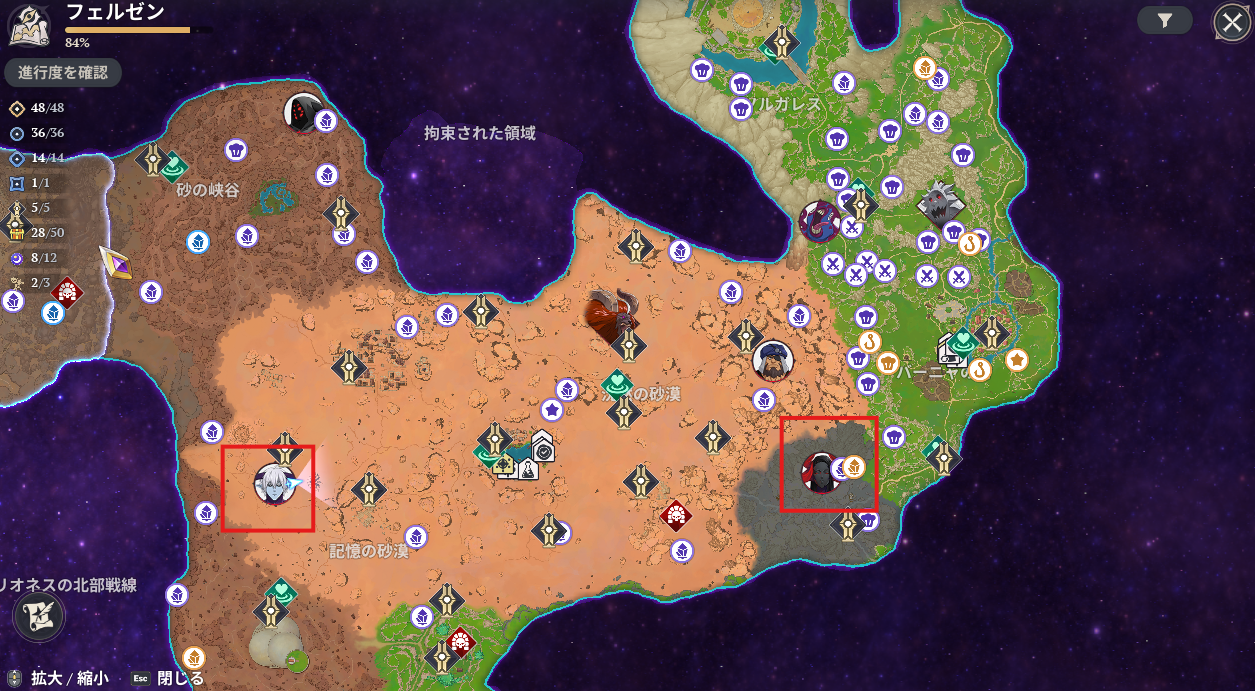The width and height of the screenshot is (1255, 691).
Task: Choose the grey spiky wolf boss marker
Action: (x=940, y=204)
